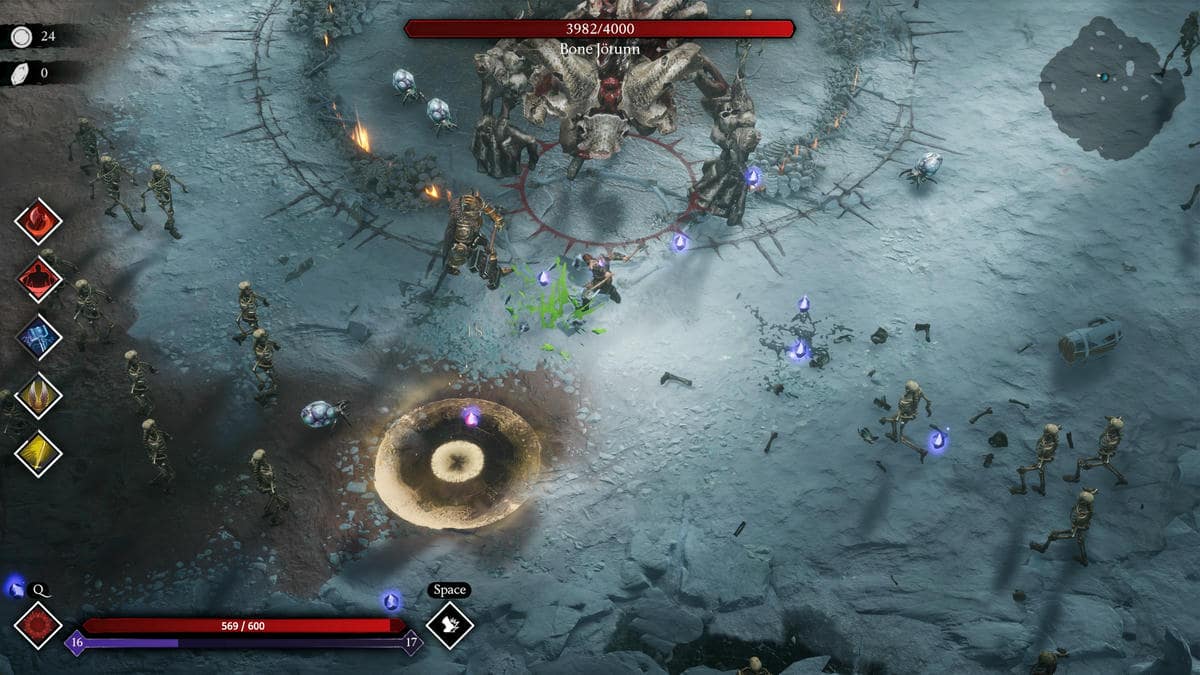
Task: Trigger the red thorn ring ultimate ability
Action: point(39,625)
